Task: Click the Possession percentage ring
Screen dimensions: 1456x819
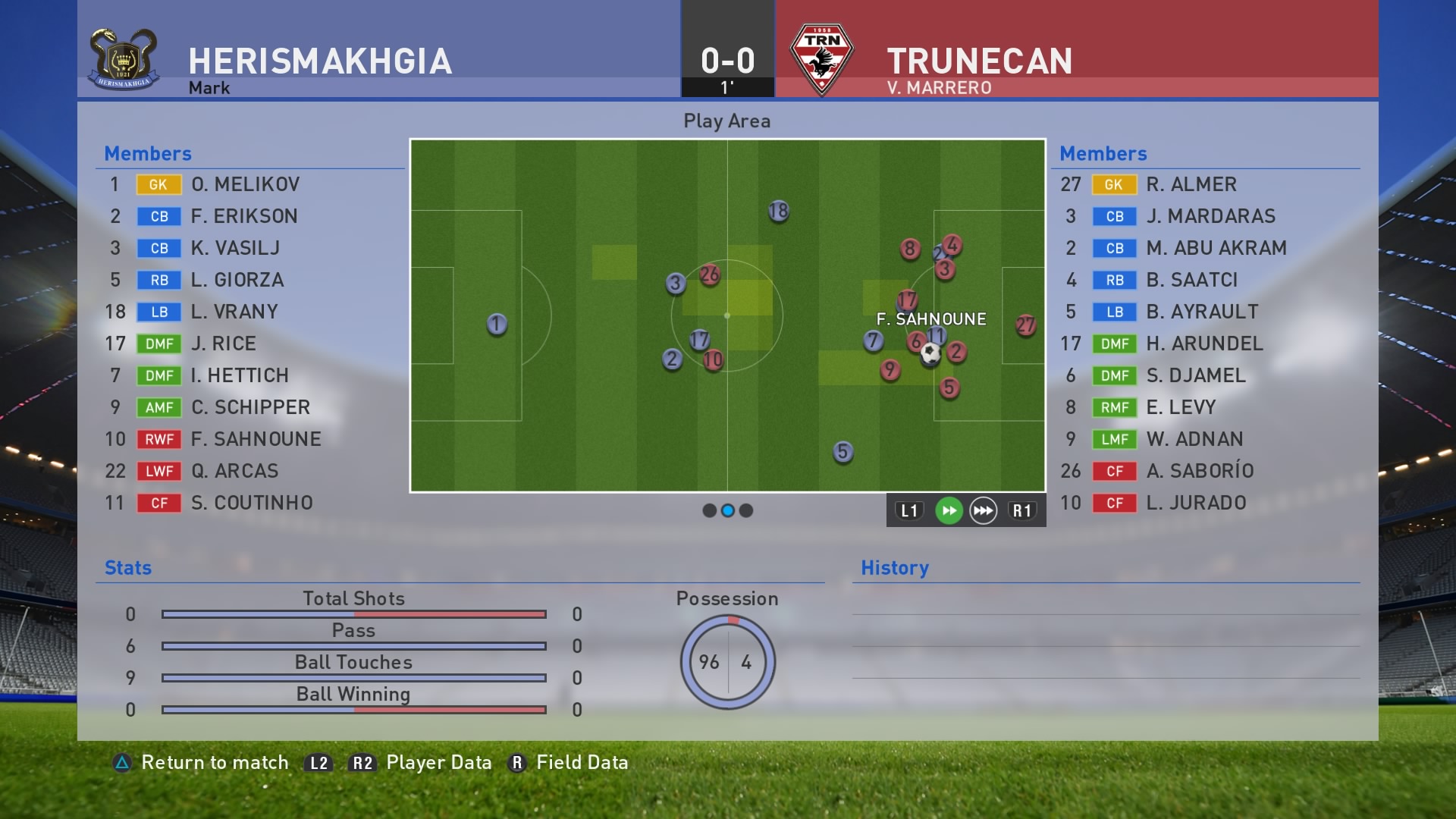Action: pos(729,661)
